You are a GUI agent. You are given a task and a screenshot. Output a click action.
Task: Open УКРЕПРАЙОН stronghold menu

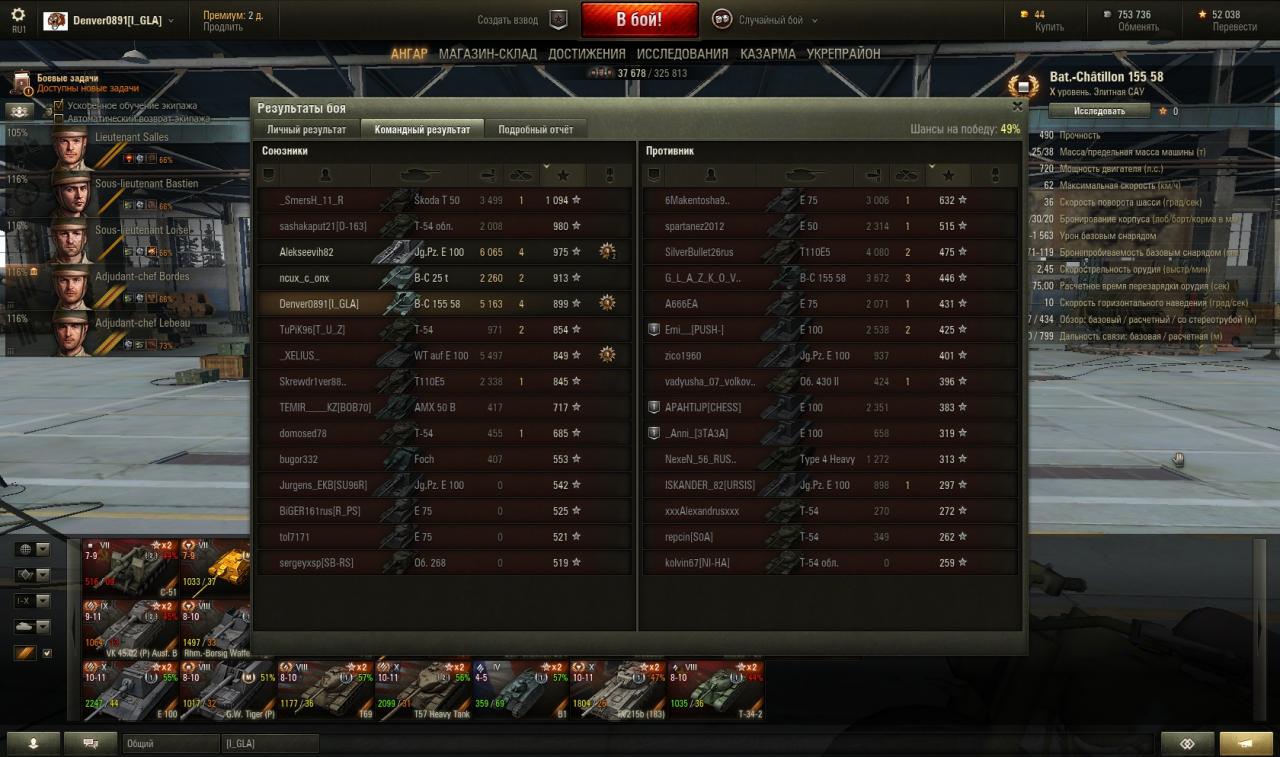[x=843, y=54]
